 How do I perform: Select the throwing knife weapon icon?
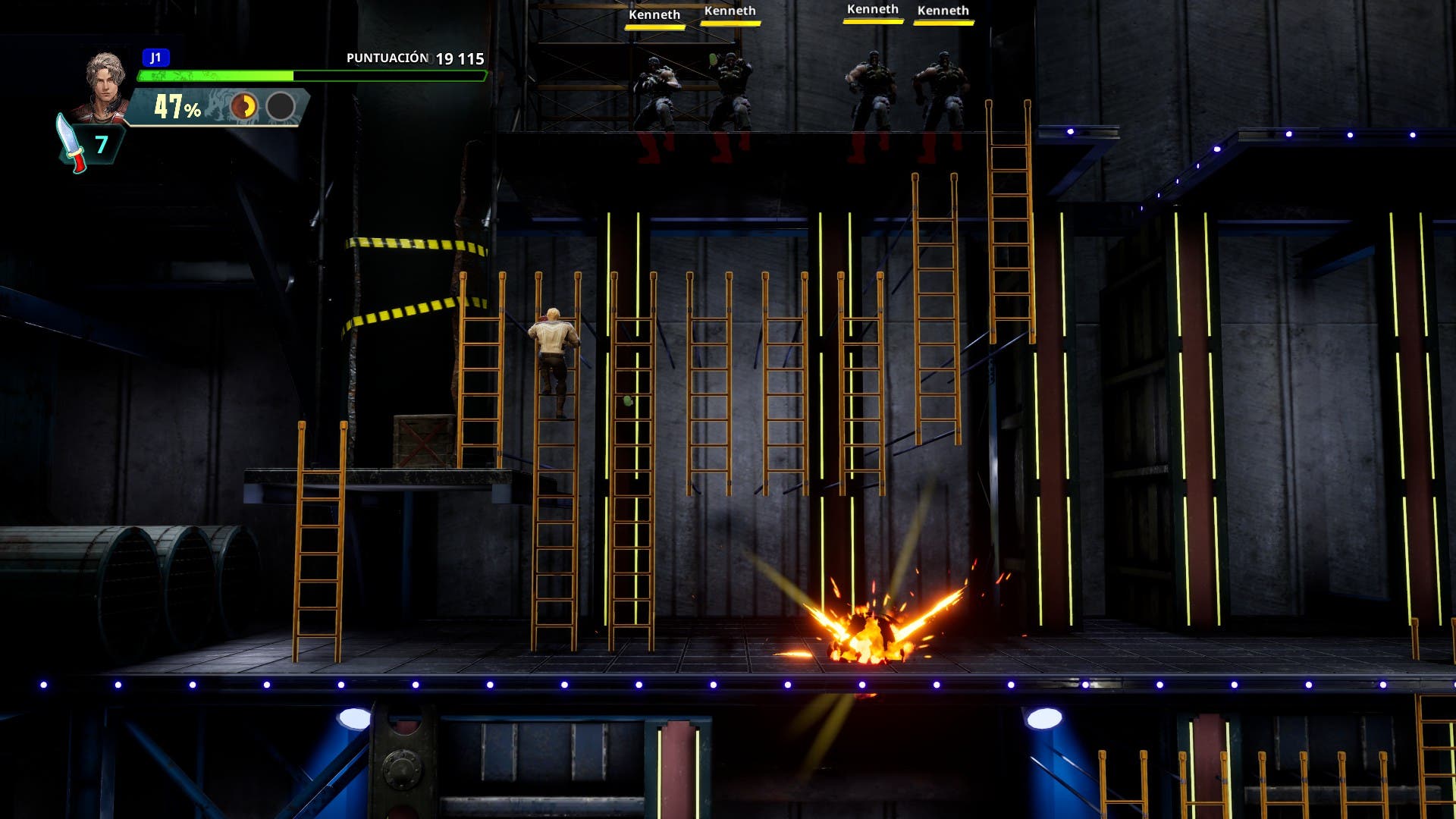71,144
